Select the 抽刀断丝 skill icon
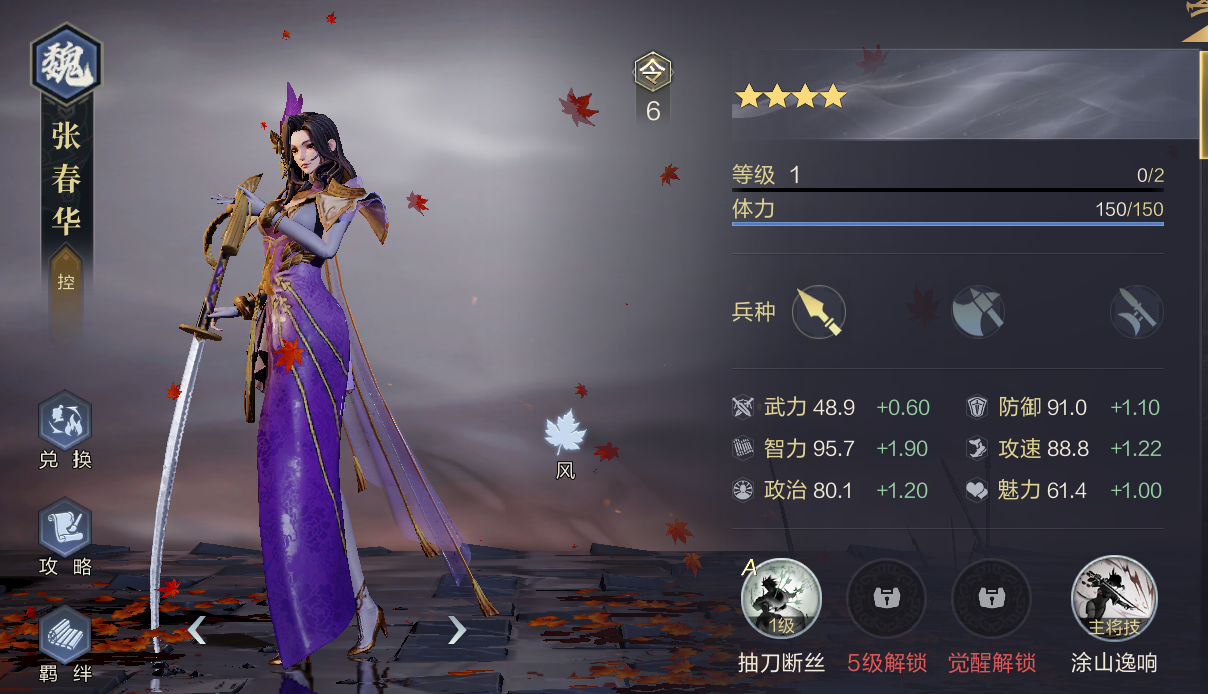The image size is (1208, 694). (781, 599)
